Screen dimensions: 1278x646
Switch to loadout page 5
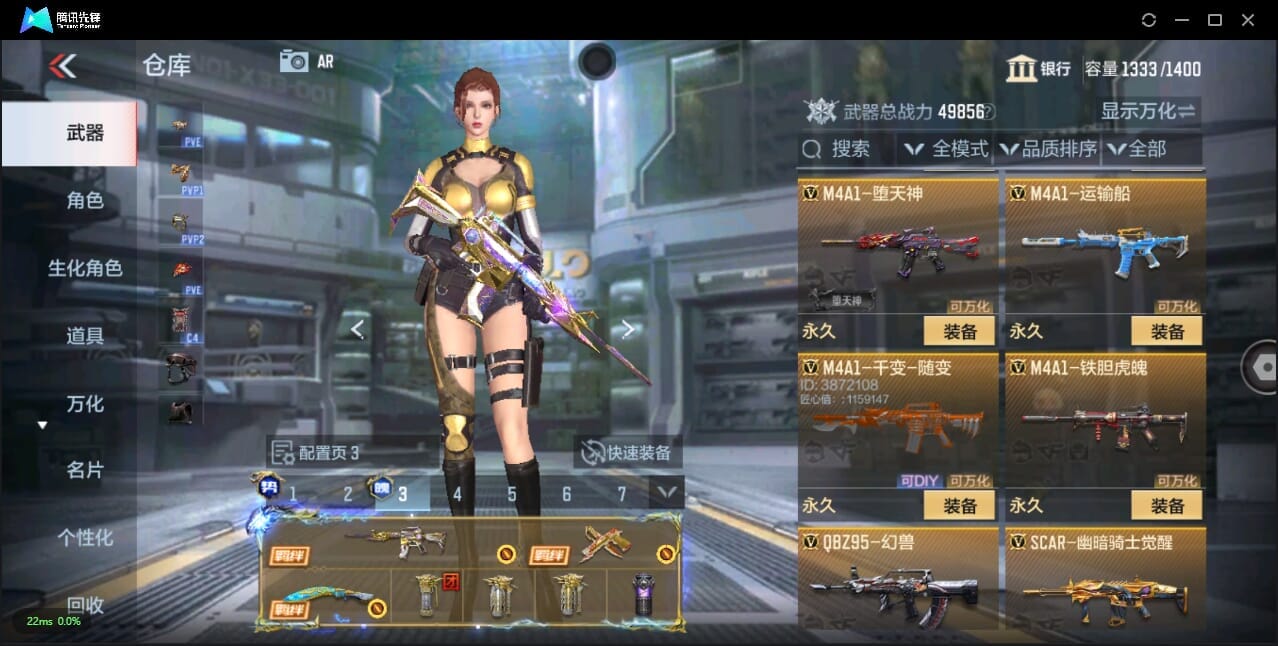click(512, 494)
